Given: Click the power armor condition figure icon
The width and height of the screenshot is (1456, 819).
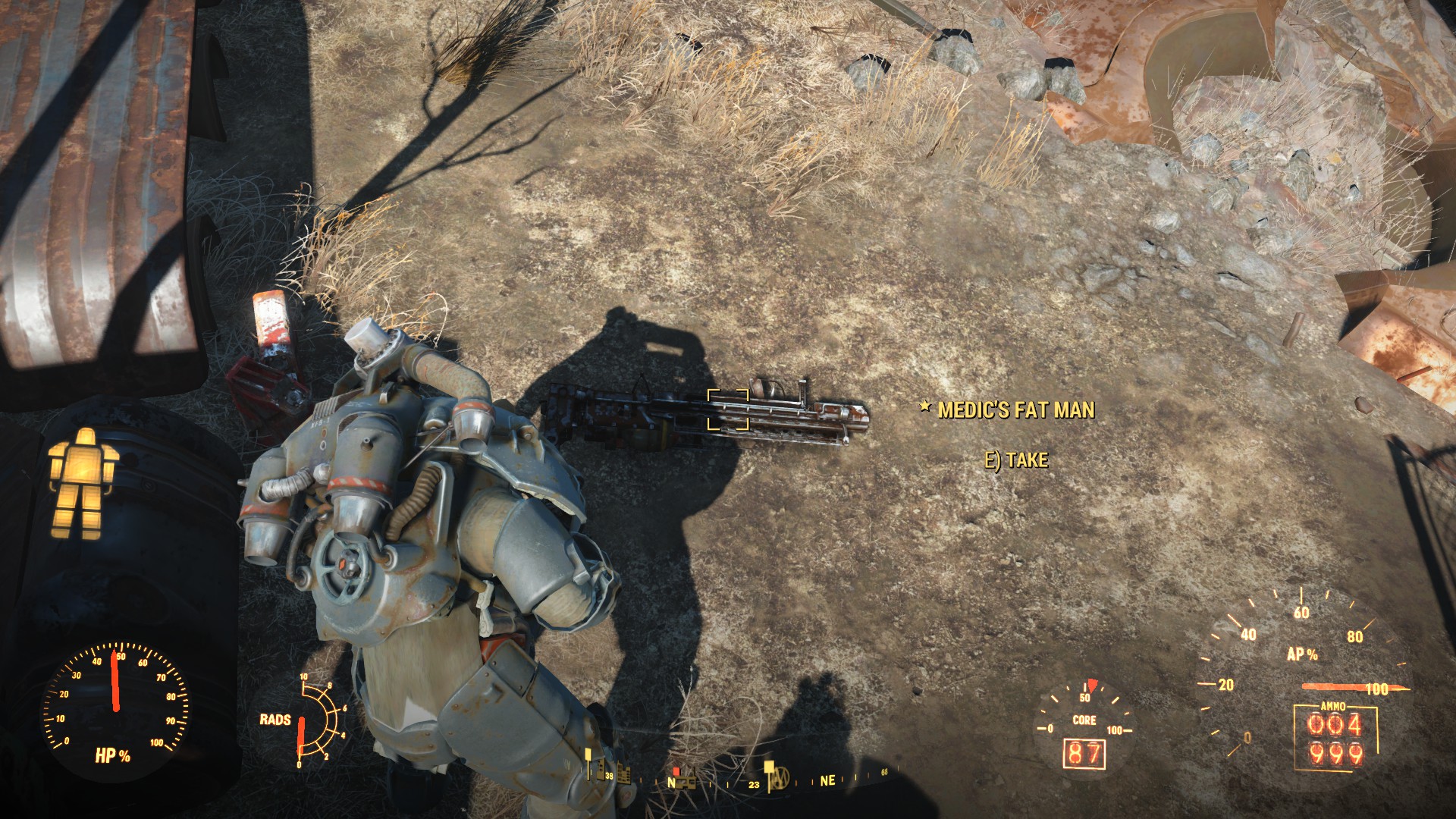Looking at the screenshot, I should (x=81, y=482).
